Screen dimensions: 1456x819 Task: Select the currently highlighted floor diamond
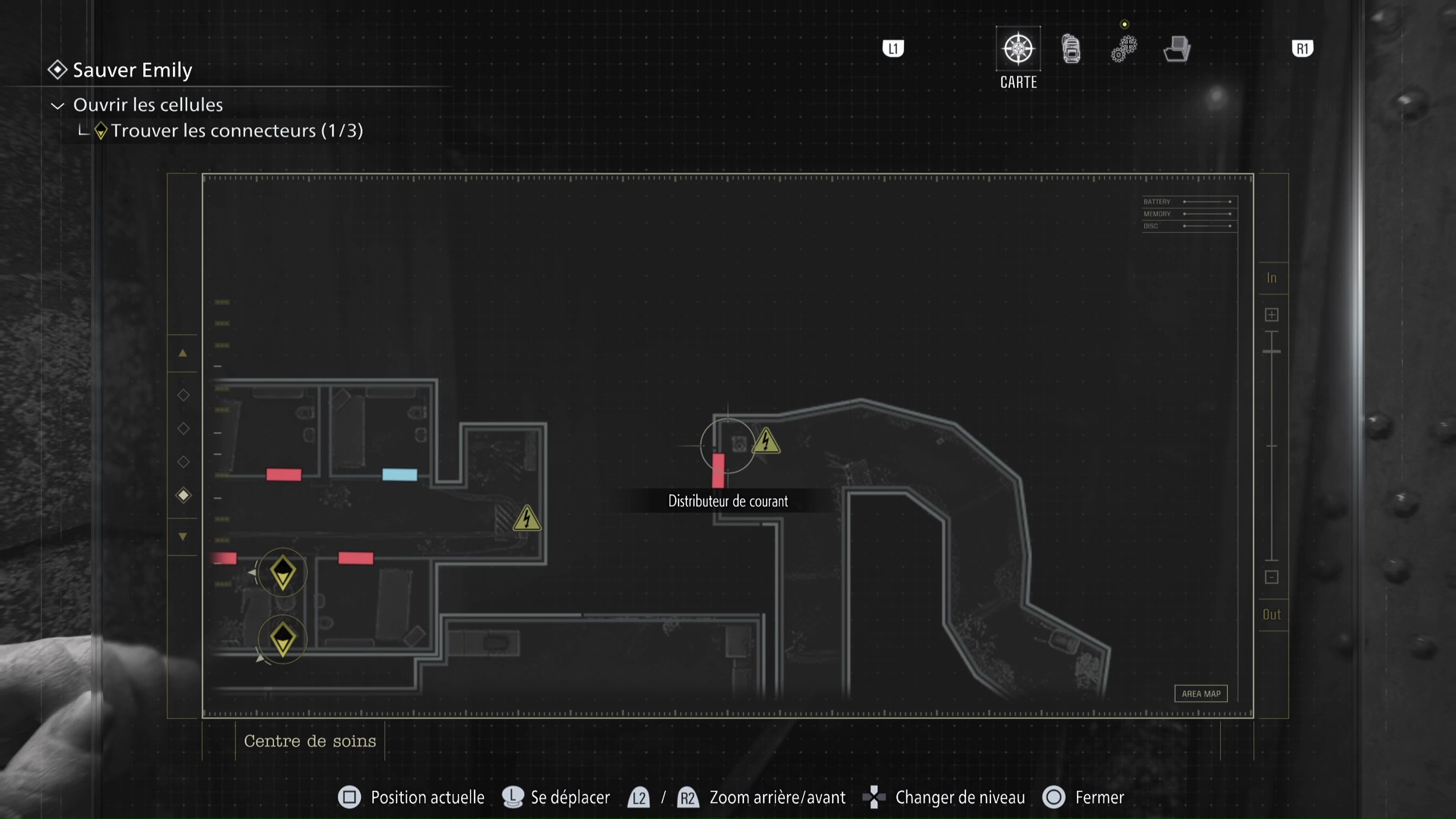[x=183, y=496]
